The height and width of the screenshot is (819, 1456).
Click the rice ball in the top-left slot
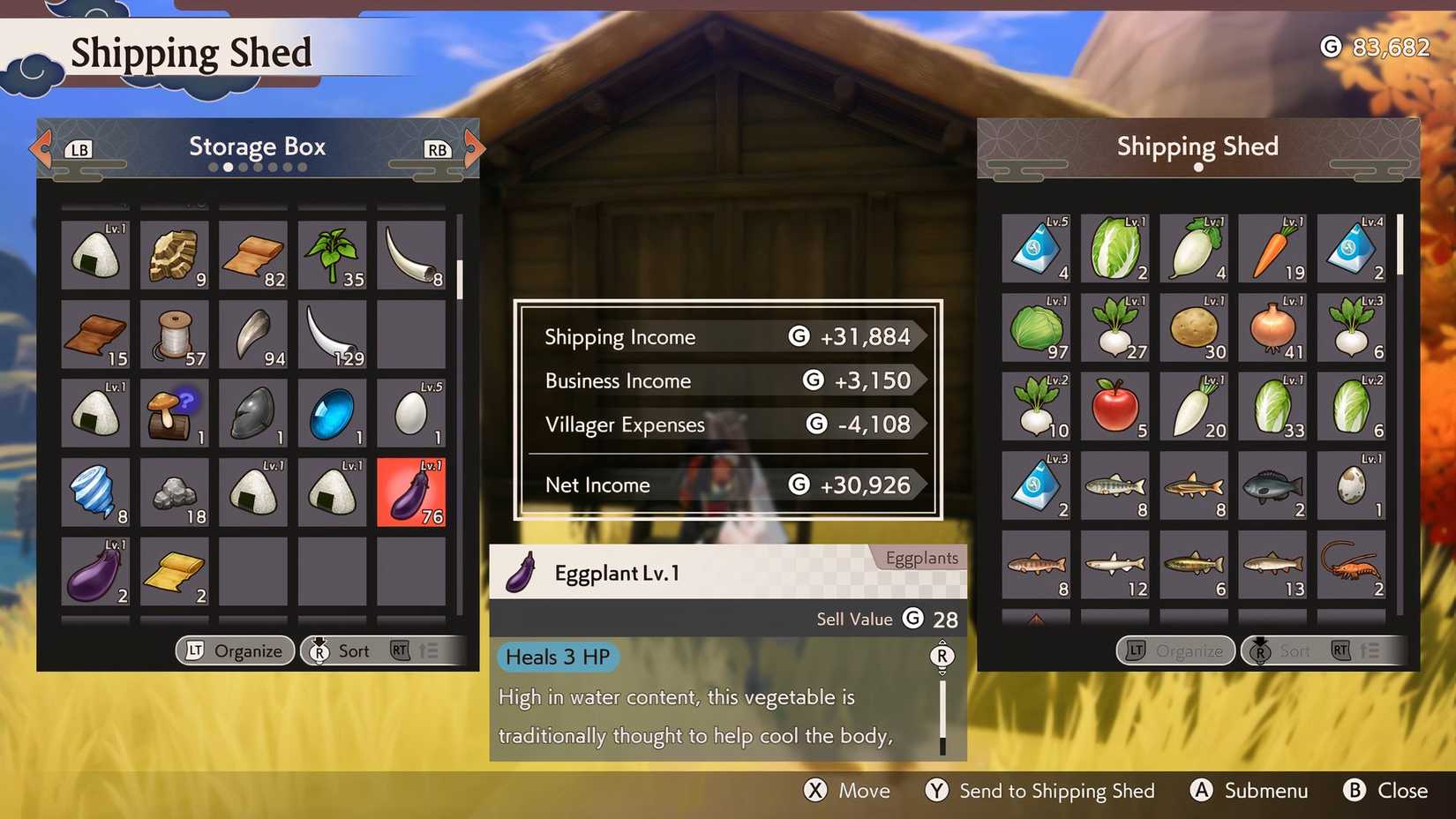(95, 253)
